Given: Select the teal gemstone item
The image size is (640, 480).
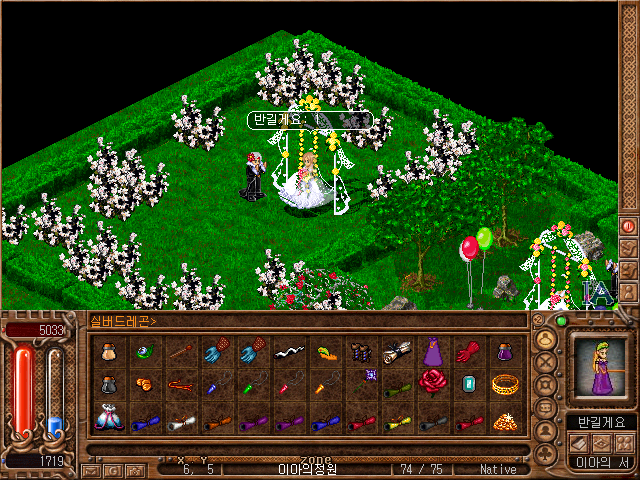Looking at the screenshot, I should point(467,384).
